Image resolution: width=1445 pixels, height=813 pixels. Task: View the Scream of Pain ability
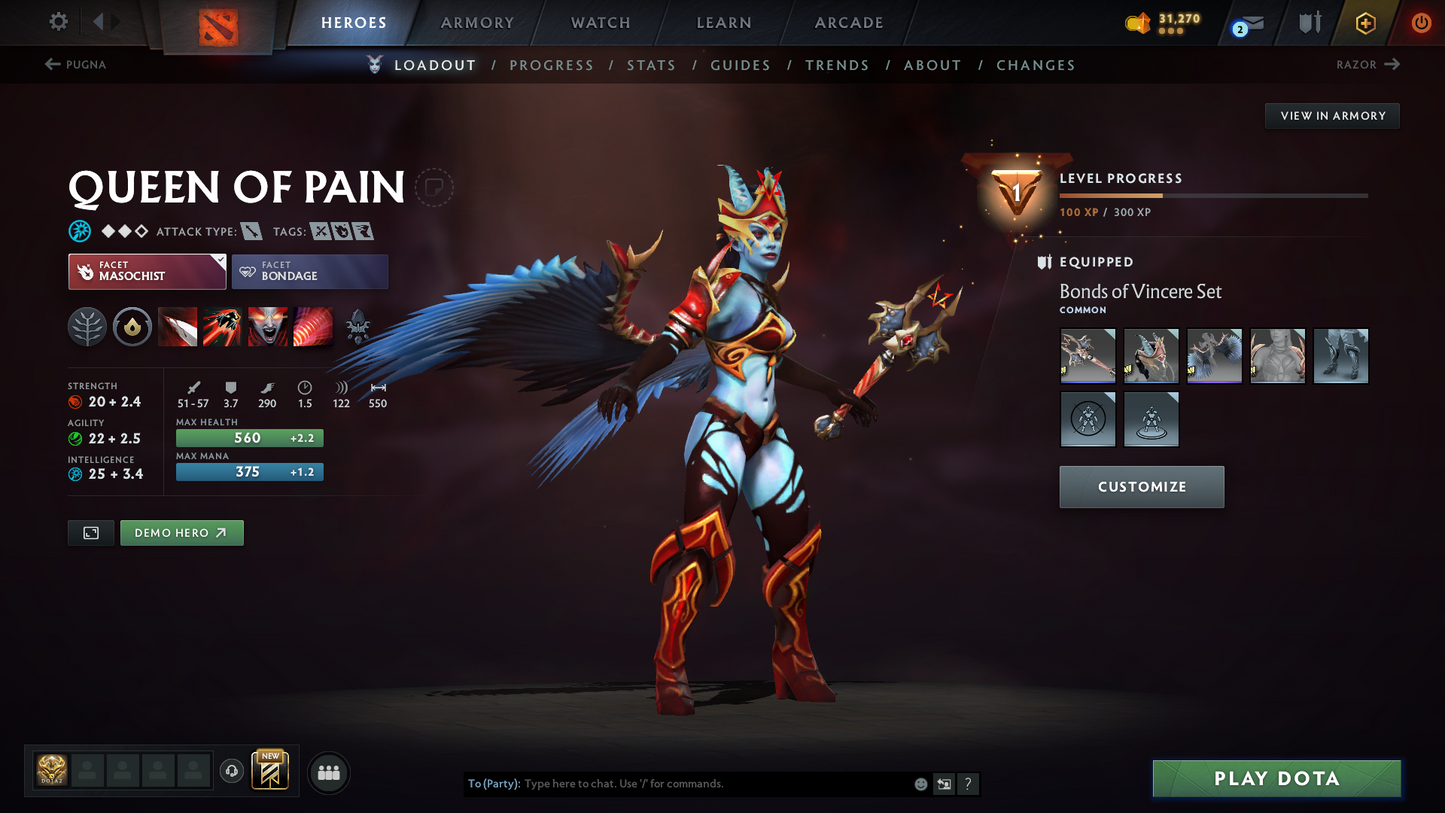point(268,327)
